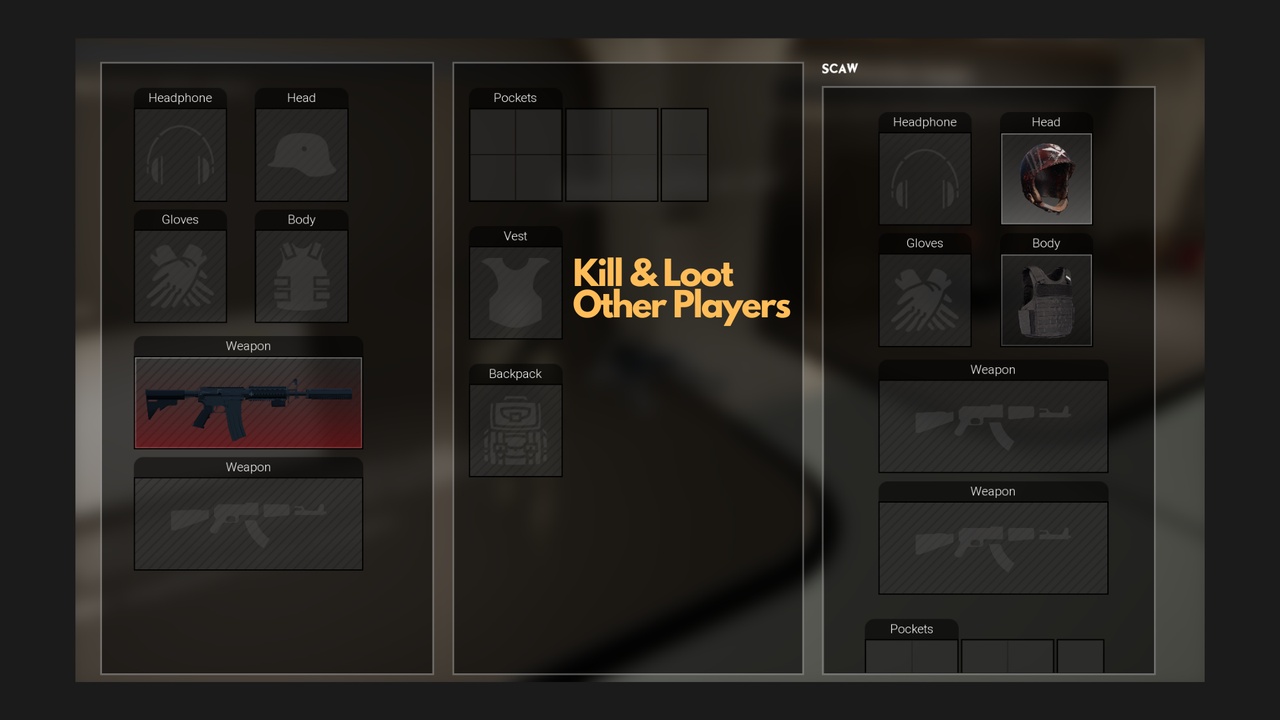Screen dimensions: 1280x720
Task: Click the Pockets label under SCAW's weapons
Action: tap(911, 629)
